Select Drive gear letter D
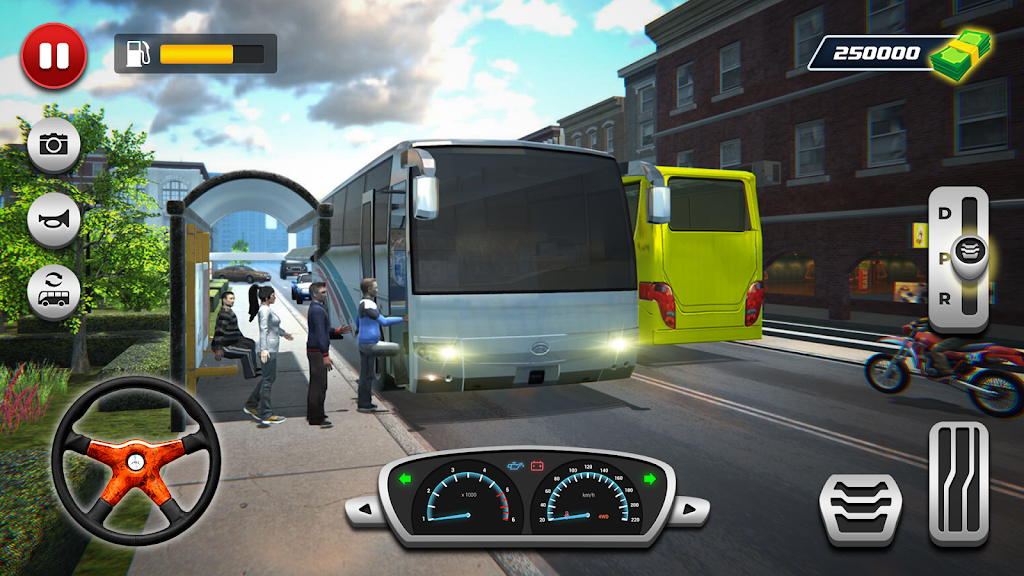 pos(943,213)
